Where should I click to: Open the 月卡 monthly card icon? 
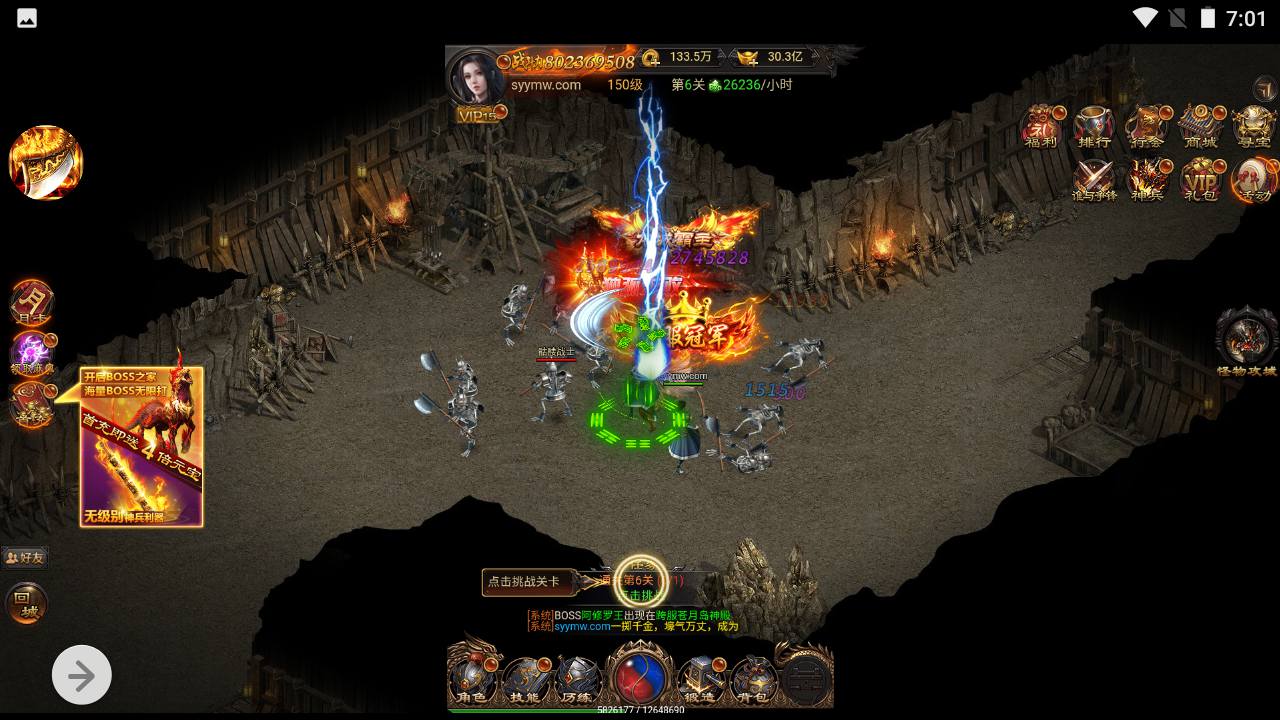tap(32, 303)
